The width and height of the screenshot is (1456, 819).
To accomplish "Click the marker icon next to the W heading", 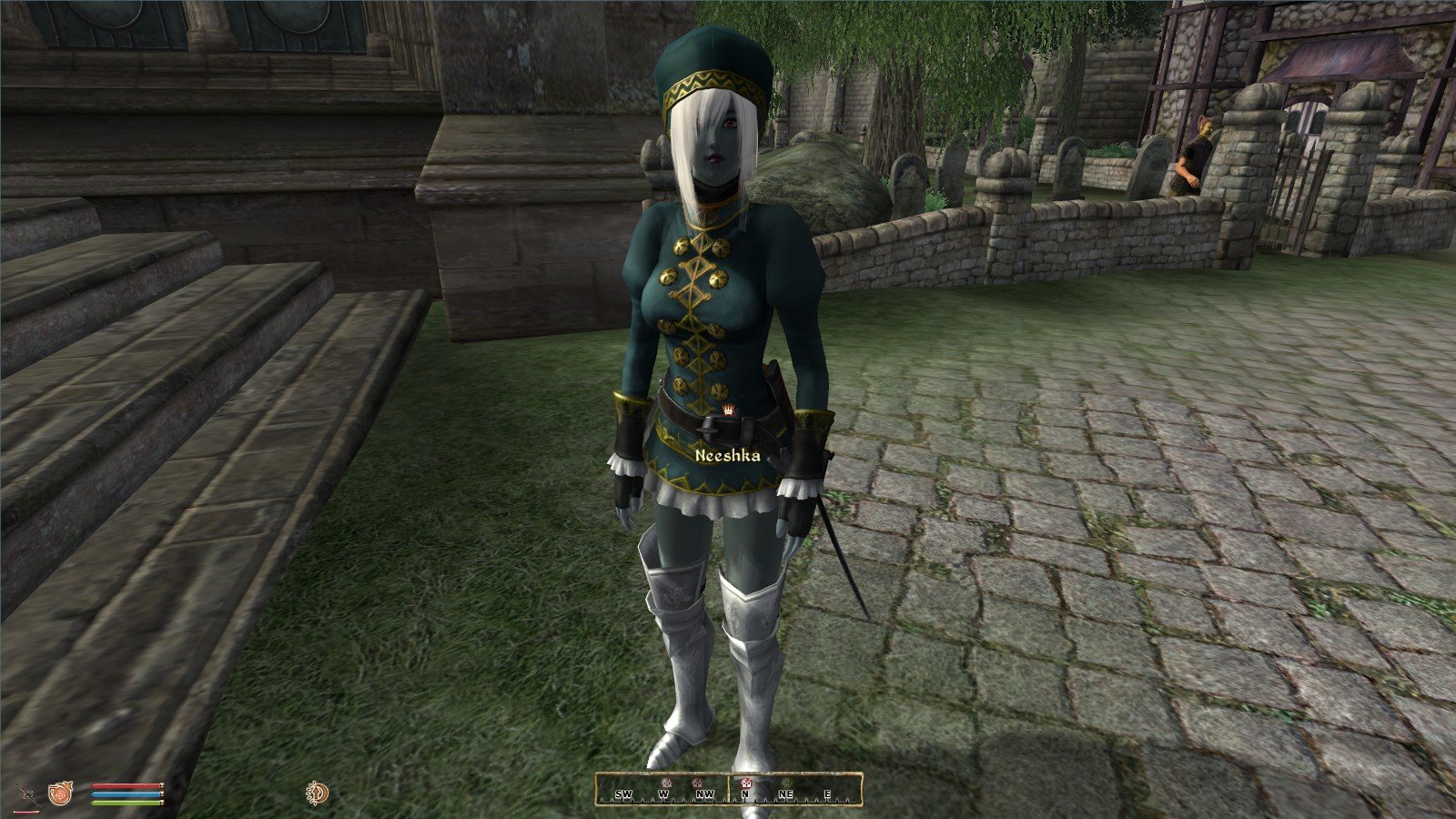I will pos(667,784).
